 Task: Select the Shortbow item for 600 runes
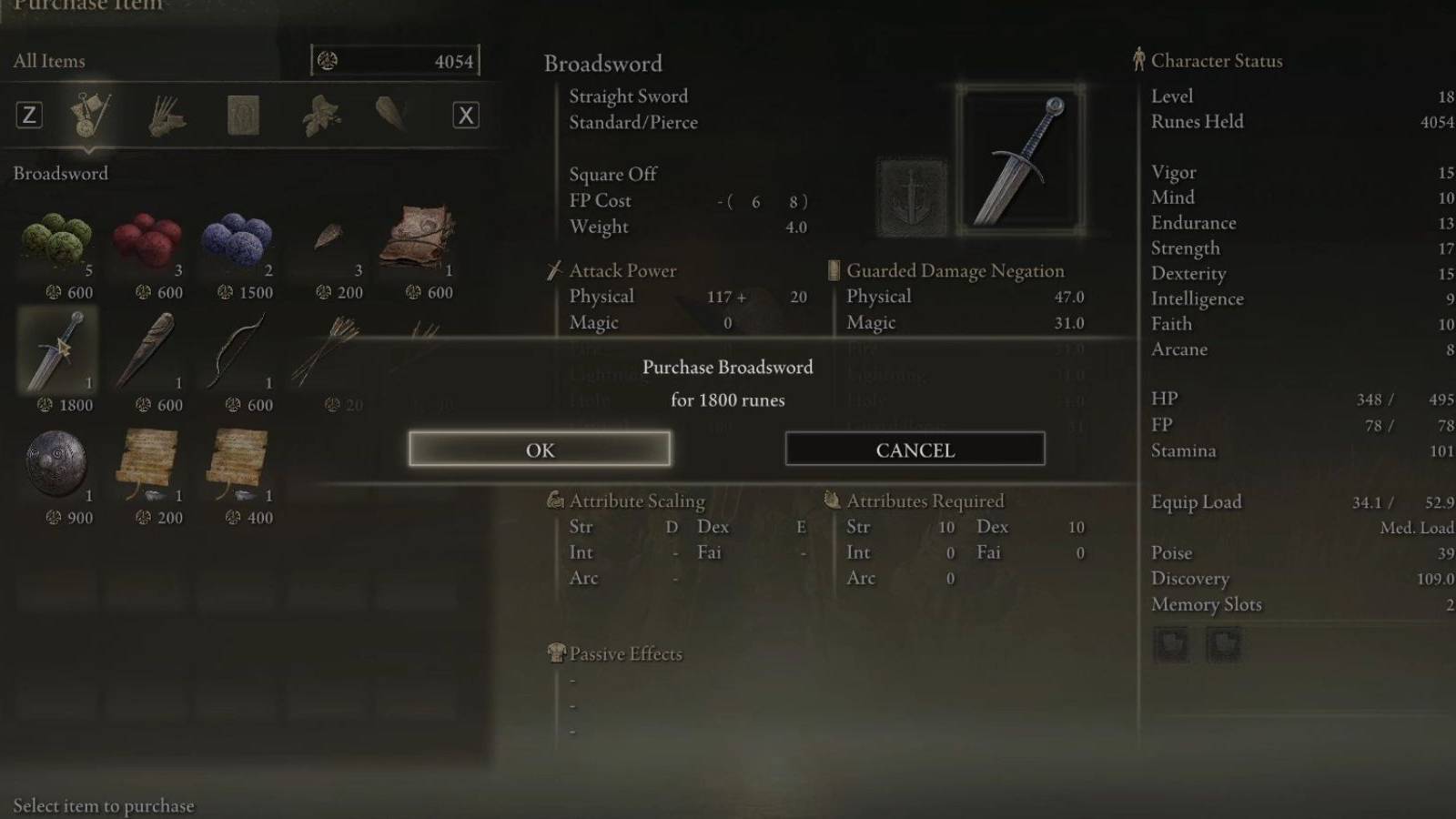pyautogui.click(x=238, y=353)
